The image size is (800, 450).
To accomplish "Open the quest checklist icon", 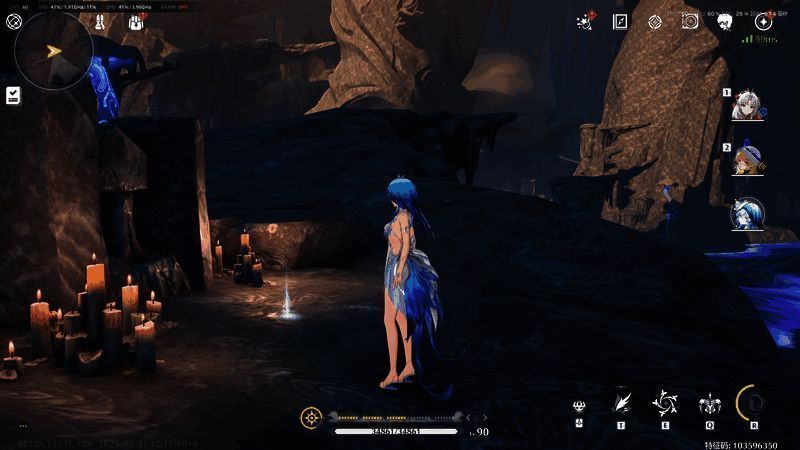I will 14,95.
